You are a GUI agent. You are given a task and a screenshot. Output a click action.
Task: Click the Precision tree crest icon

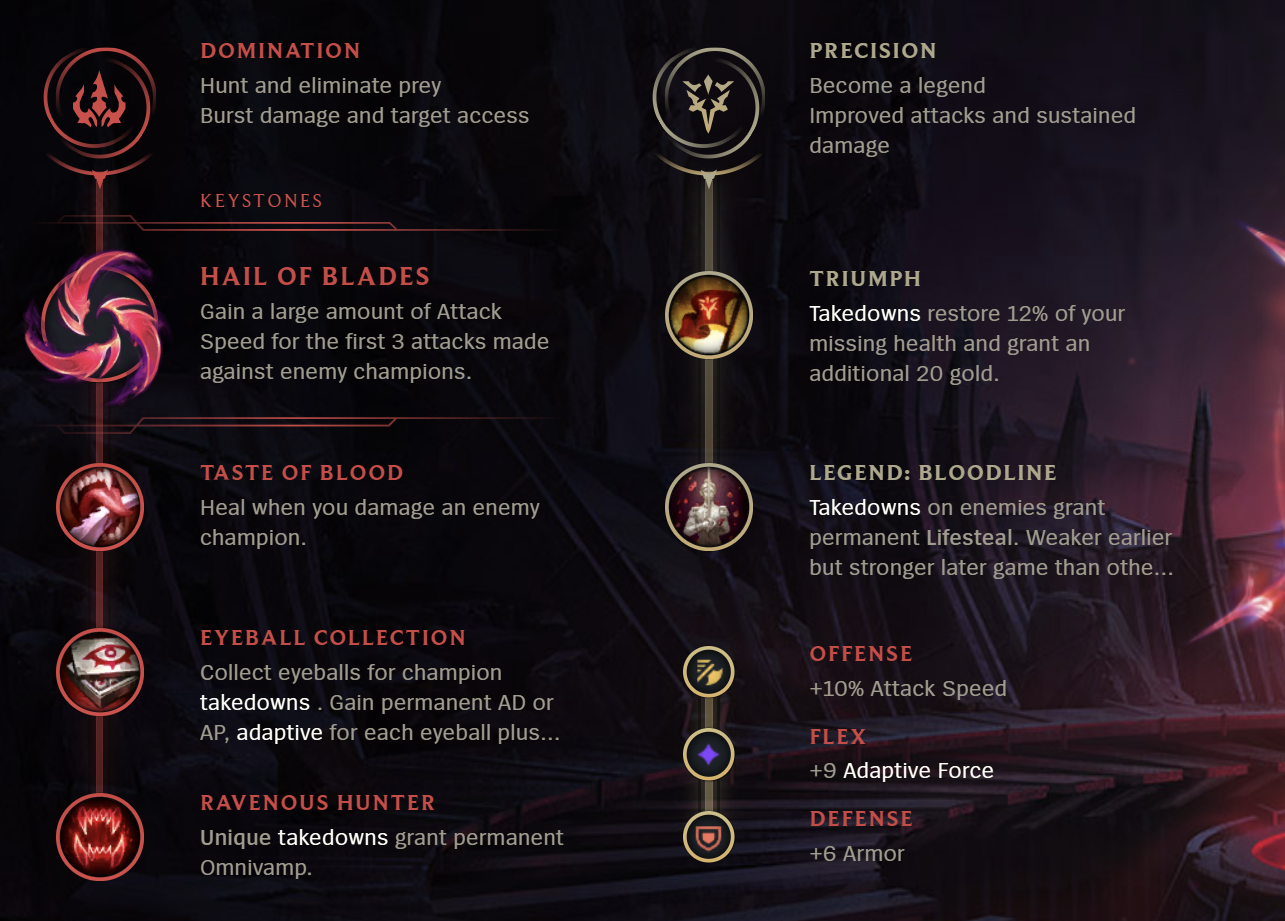[709, 104]
